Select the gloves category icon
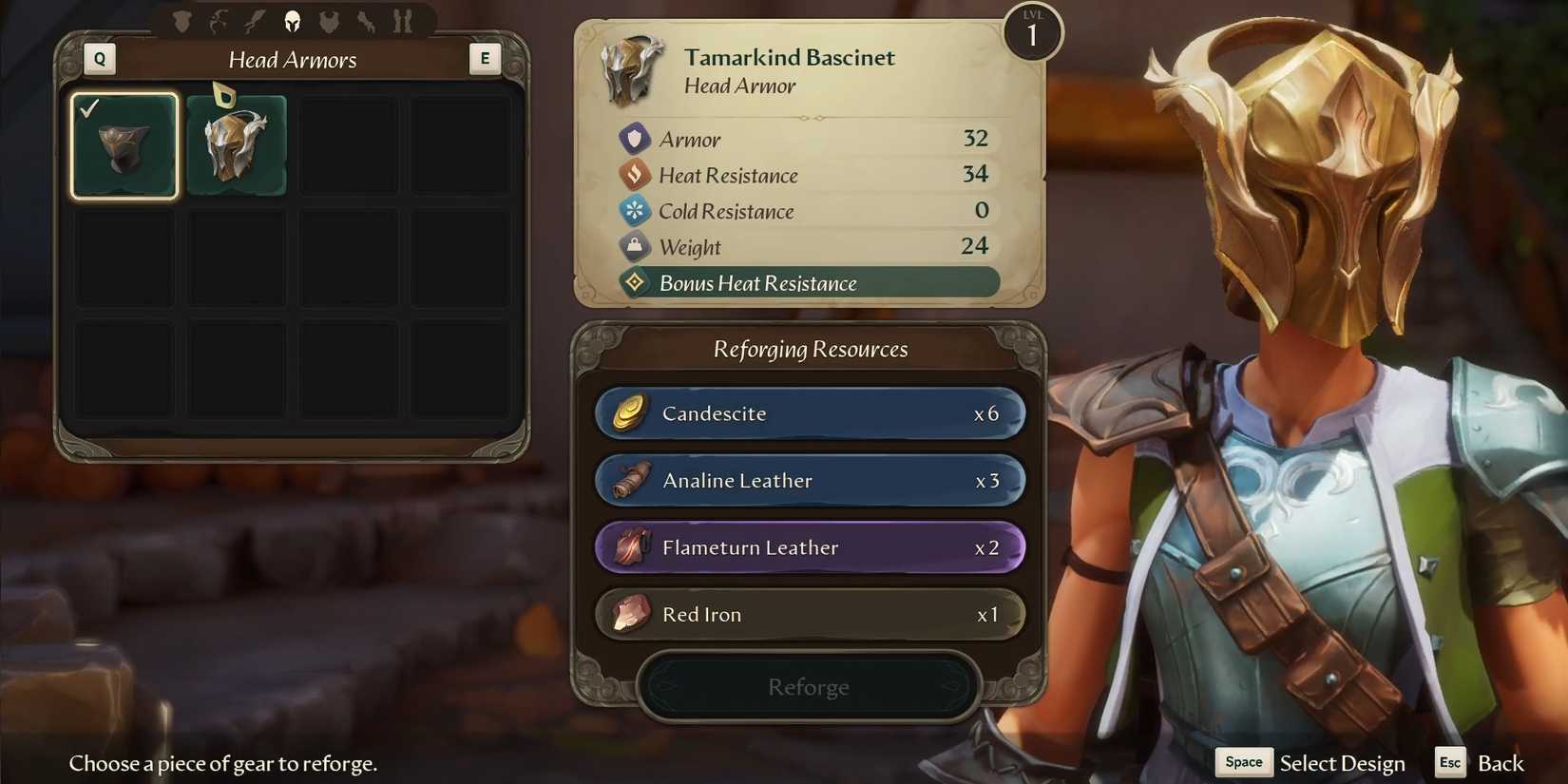The width and height of the screenshot is (1568, 784). (x=367, y=21)
